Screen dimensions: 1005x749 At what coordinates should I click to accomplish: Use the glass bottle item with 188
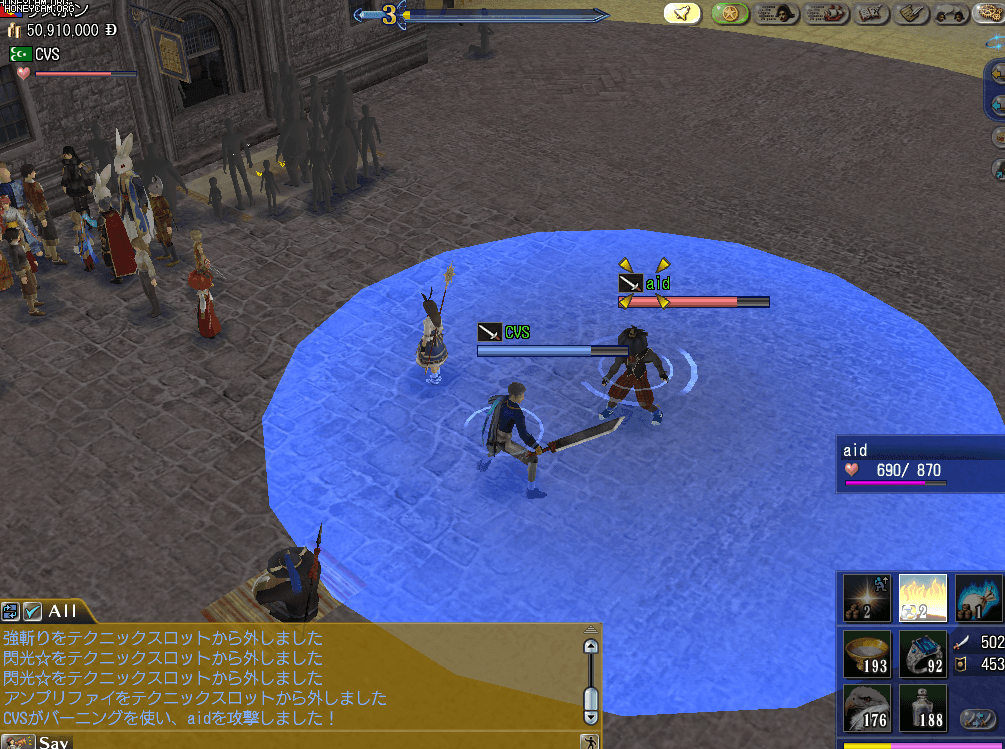pyautogui.click(x=922, y=708)
